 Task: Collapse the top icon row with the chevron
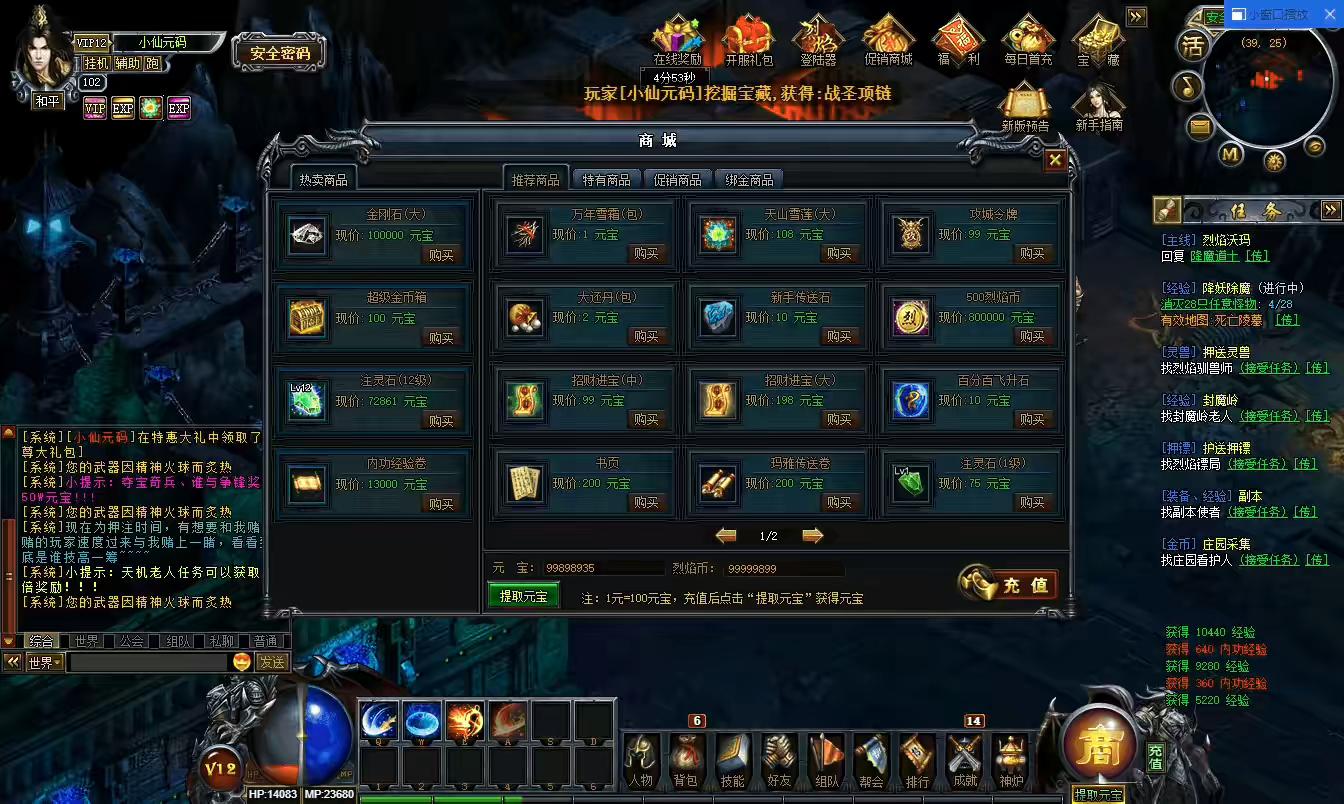(1136, 16)
